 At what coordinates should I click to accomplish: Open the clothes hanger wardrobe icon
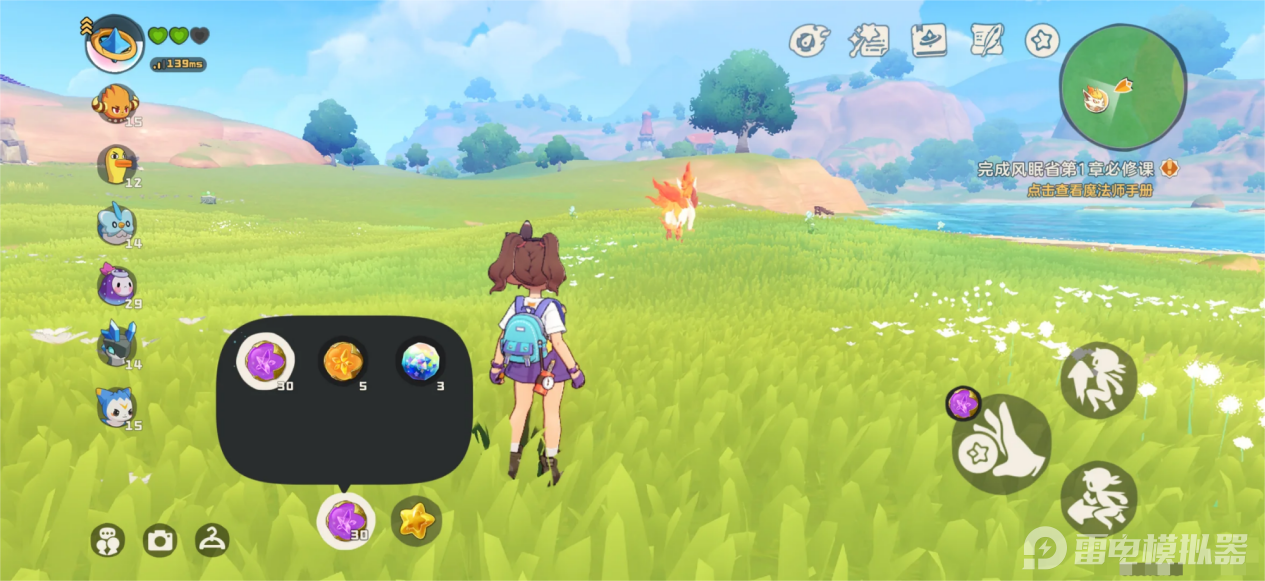click(x=212, y=540)
